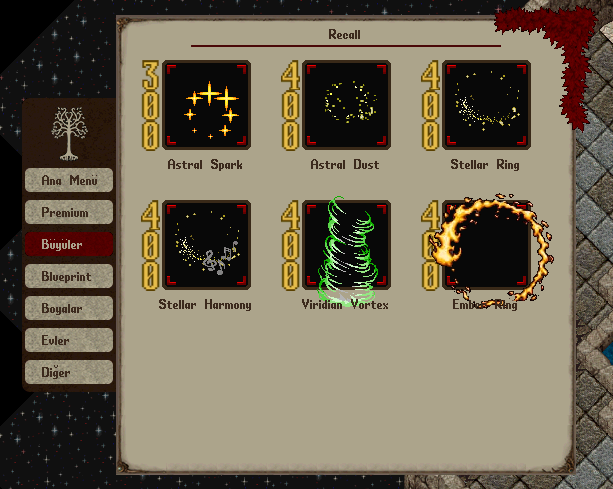Choose the fiery Ember Ring effect

pyautogui.click(x=486, y=246)
